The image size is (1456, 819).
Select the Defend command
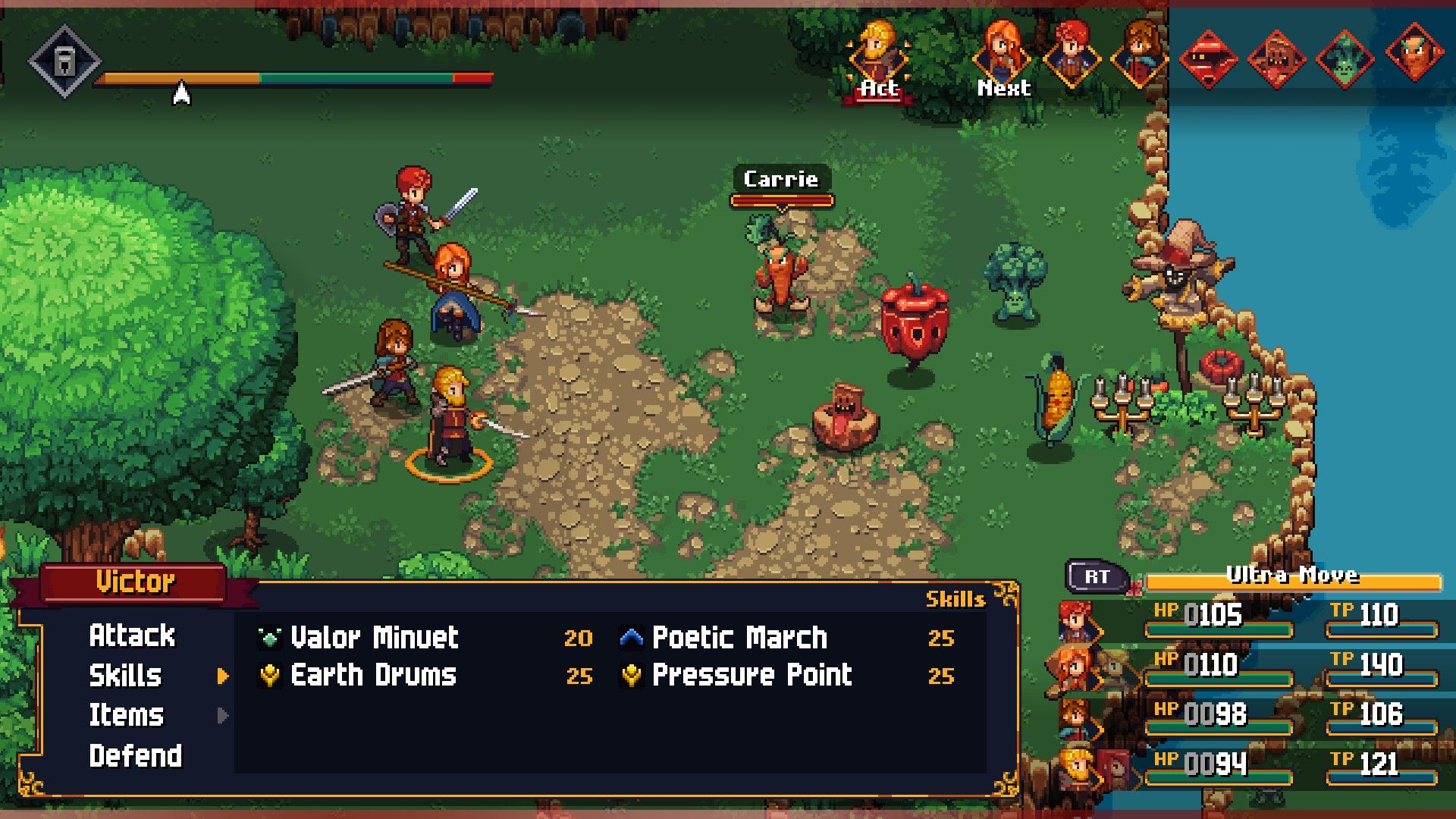136,756
